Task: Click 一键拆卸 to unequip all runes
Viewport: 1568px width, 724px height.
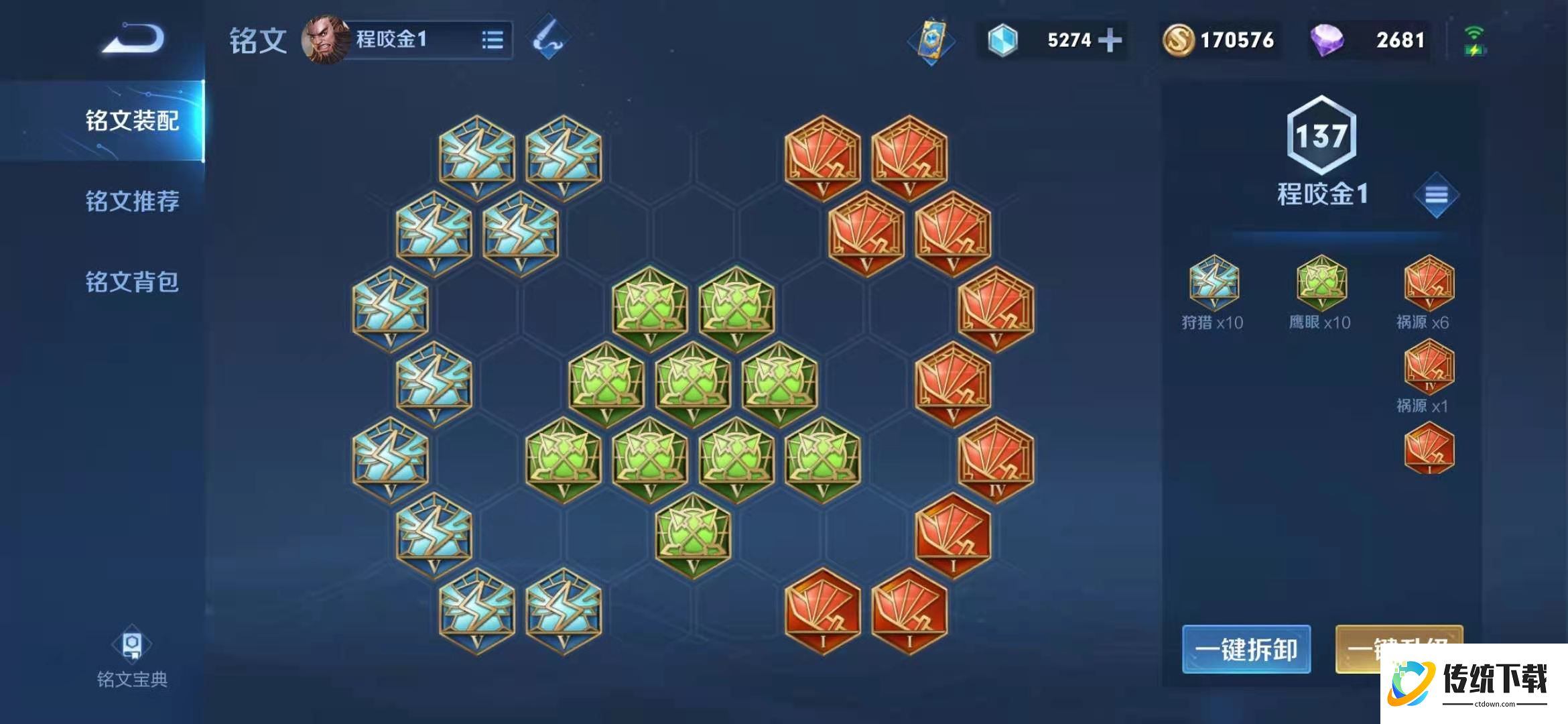Action: tap(1246, 649)
